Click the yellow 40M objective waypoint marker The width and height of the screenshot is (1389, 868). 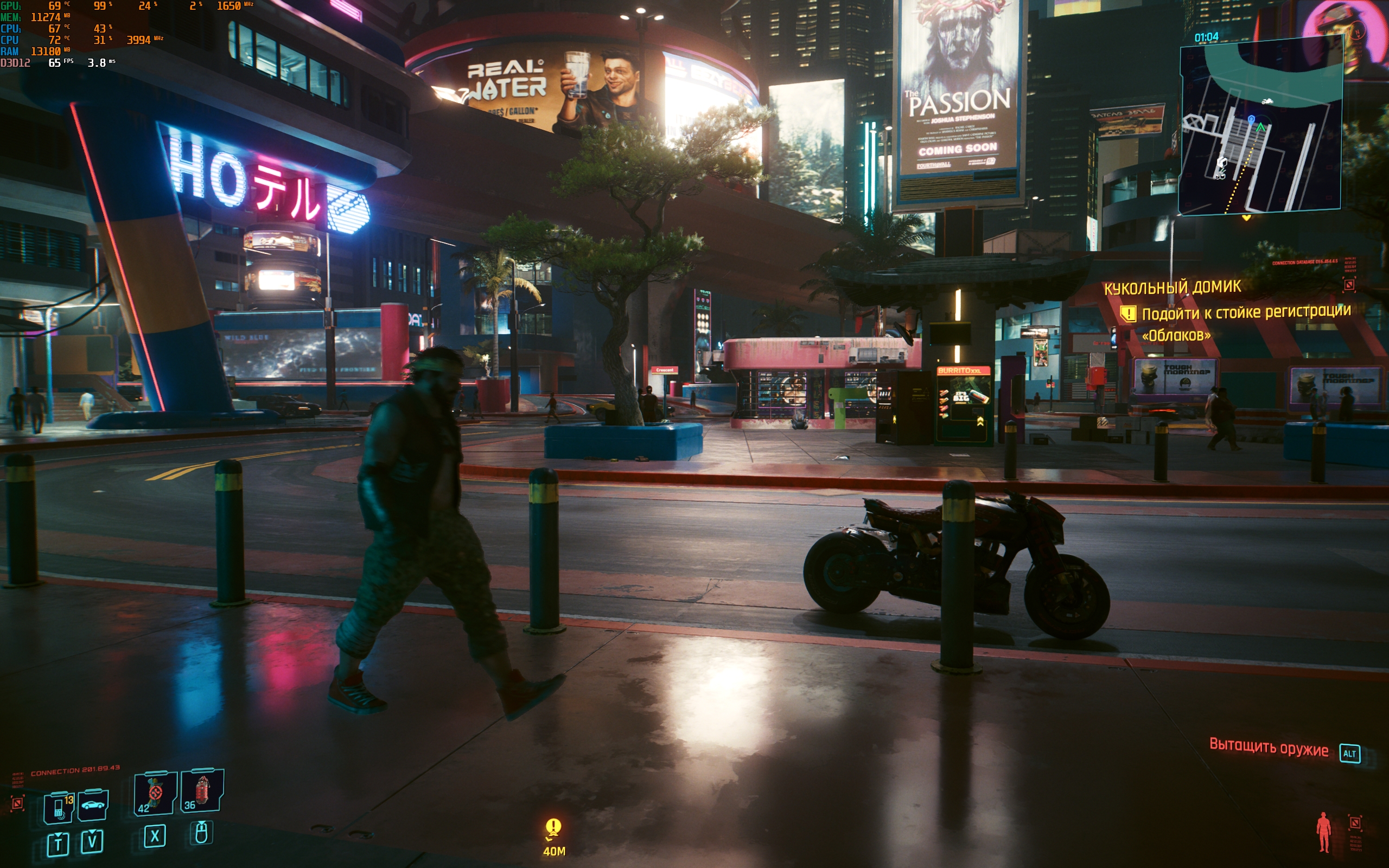553,828
